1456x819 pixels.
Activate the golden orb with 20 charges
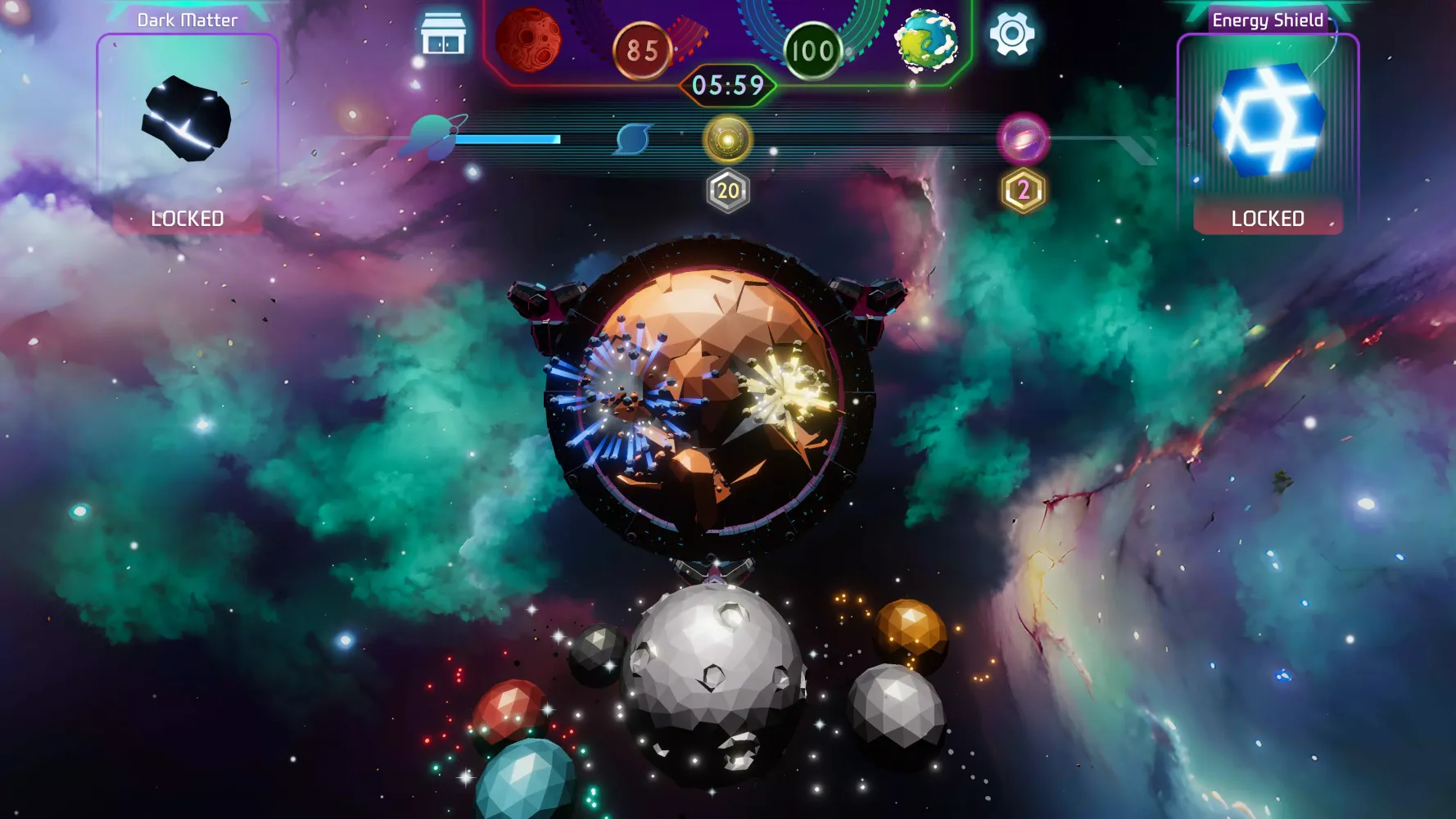[727, 137]
